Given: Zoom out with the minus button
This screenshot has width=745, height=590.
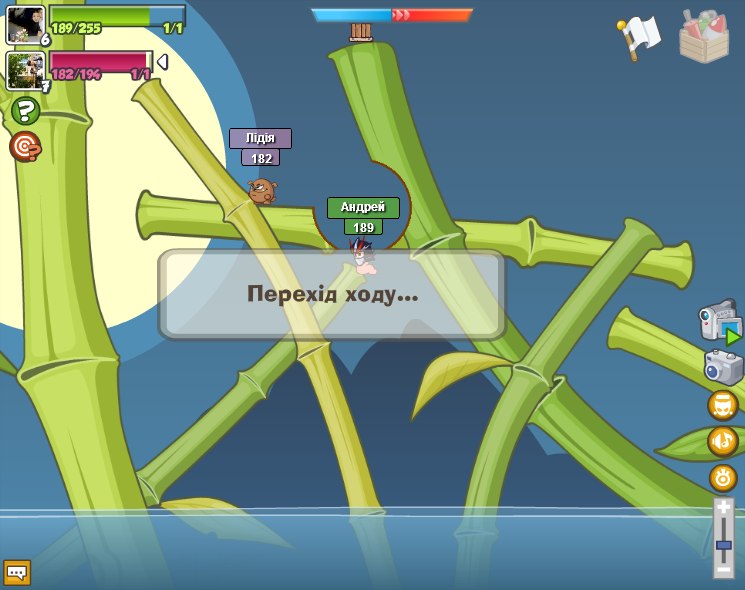Looking at the screenshot, I should pos(723,569).
